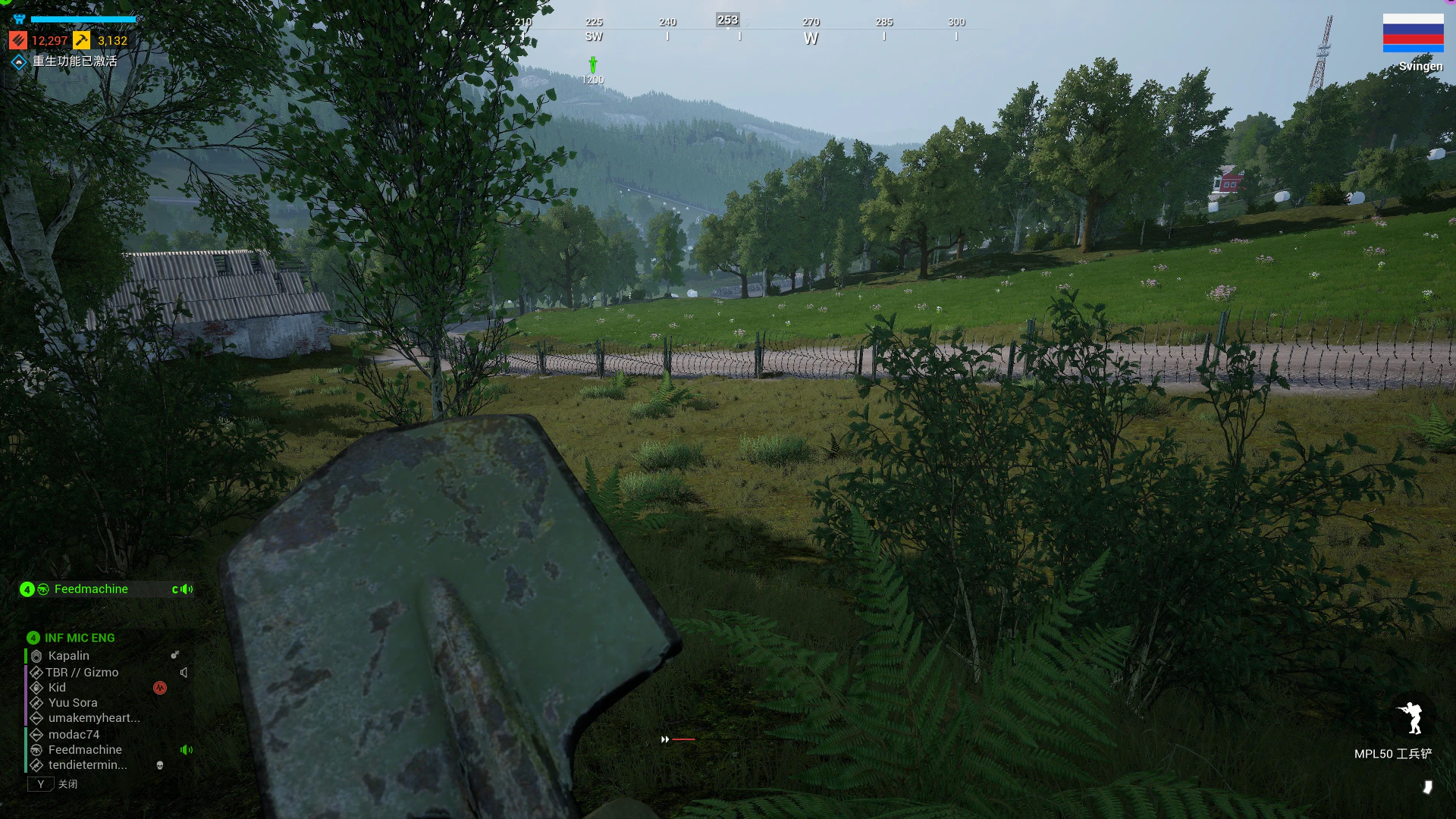Open the INF MIC ENG squad header
Screen dimensions: 1456x819
[x=79, y=638]
